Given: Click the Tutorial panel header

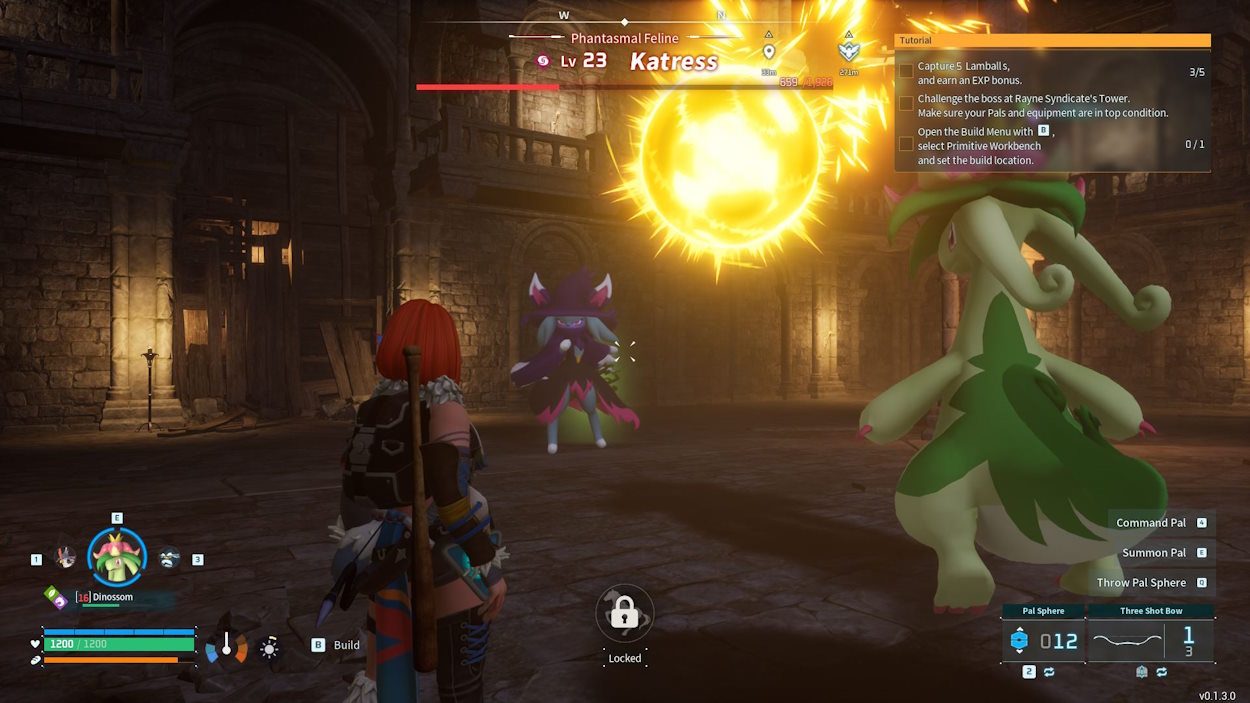Looking at the screenshot, I should 1052,41.
